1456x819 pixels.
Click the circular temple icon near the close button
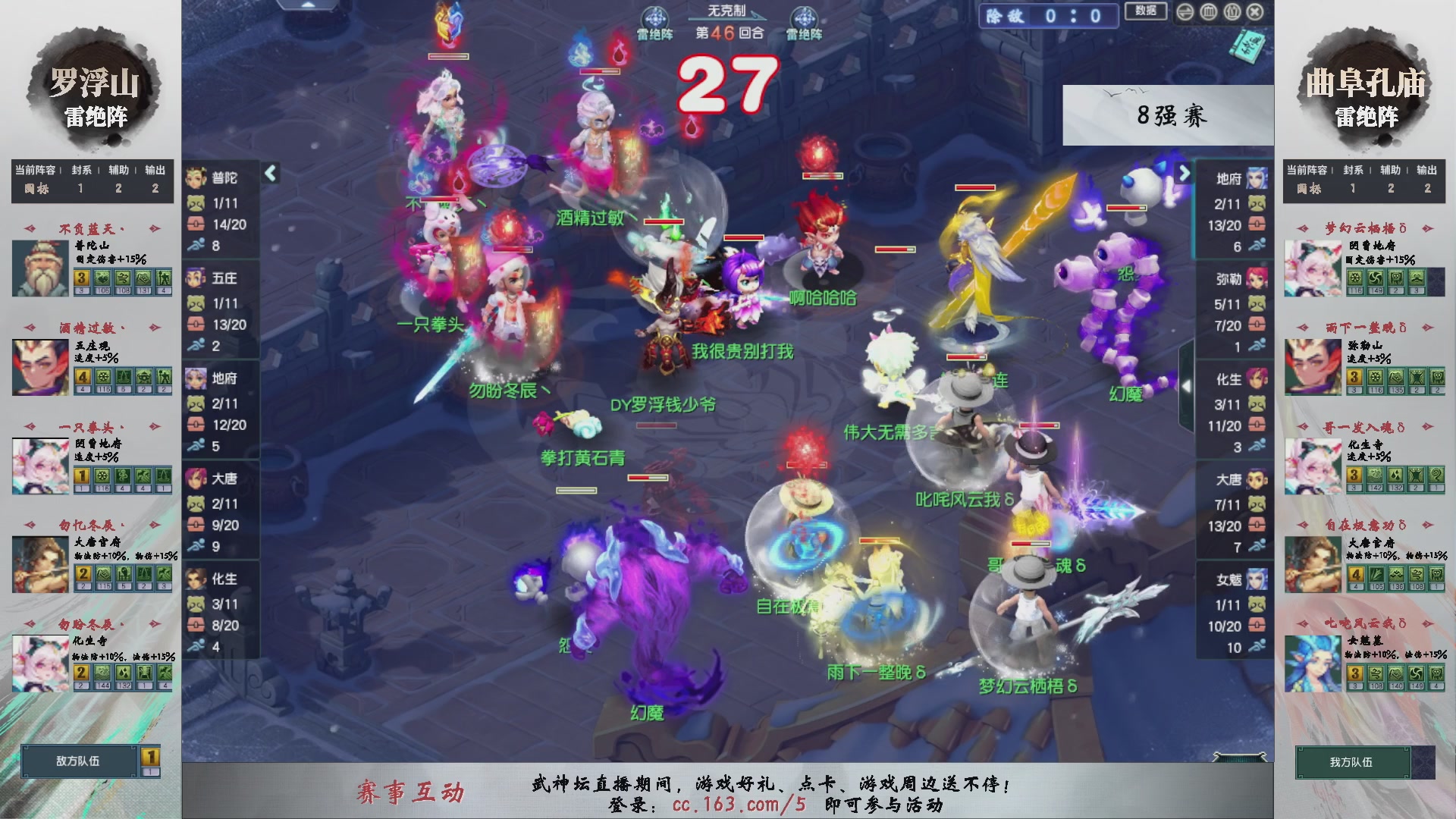1209,13
